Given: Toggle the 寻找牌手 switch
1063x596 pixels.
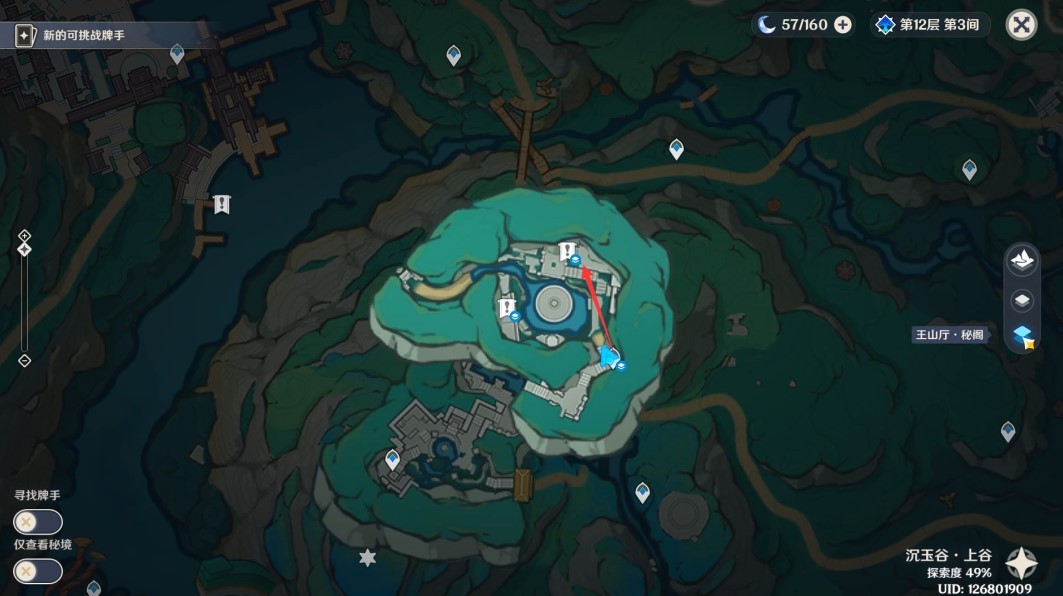Looking at the screenshot, I should pos(38,522).
